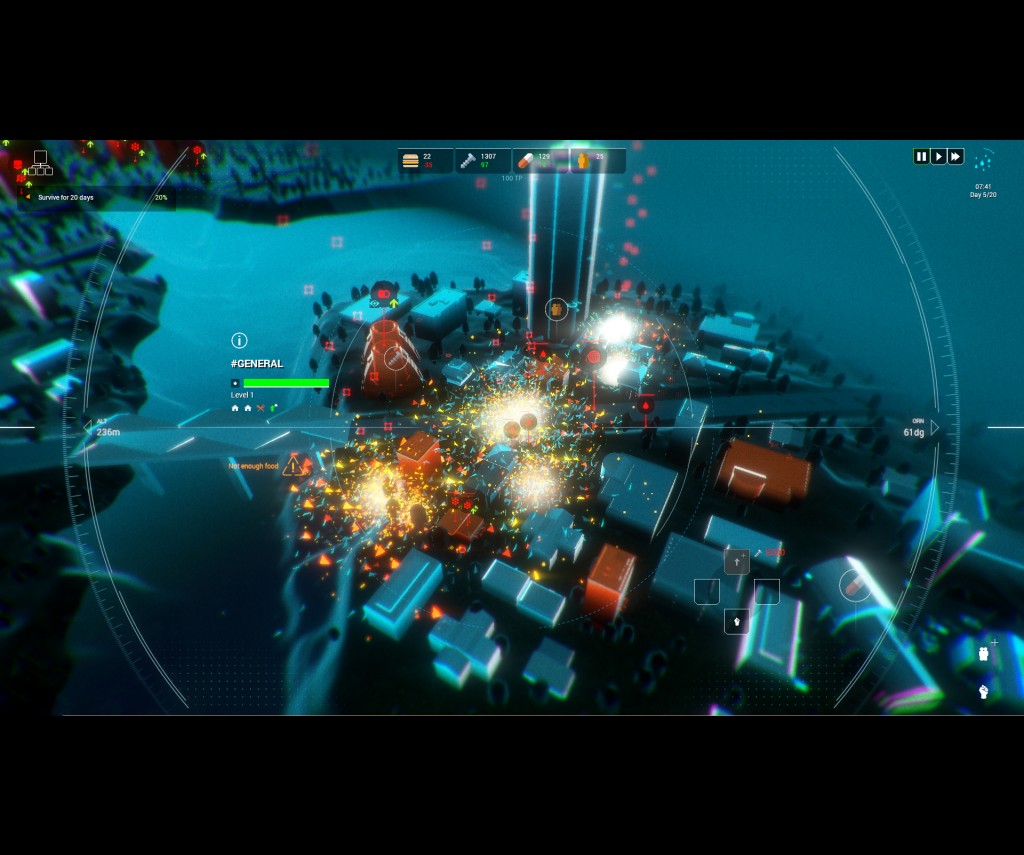
Task: Open the info icon above #GENERAL
Action: click(239, 341)
